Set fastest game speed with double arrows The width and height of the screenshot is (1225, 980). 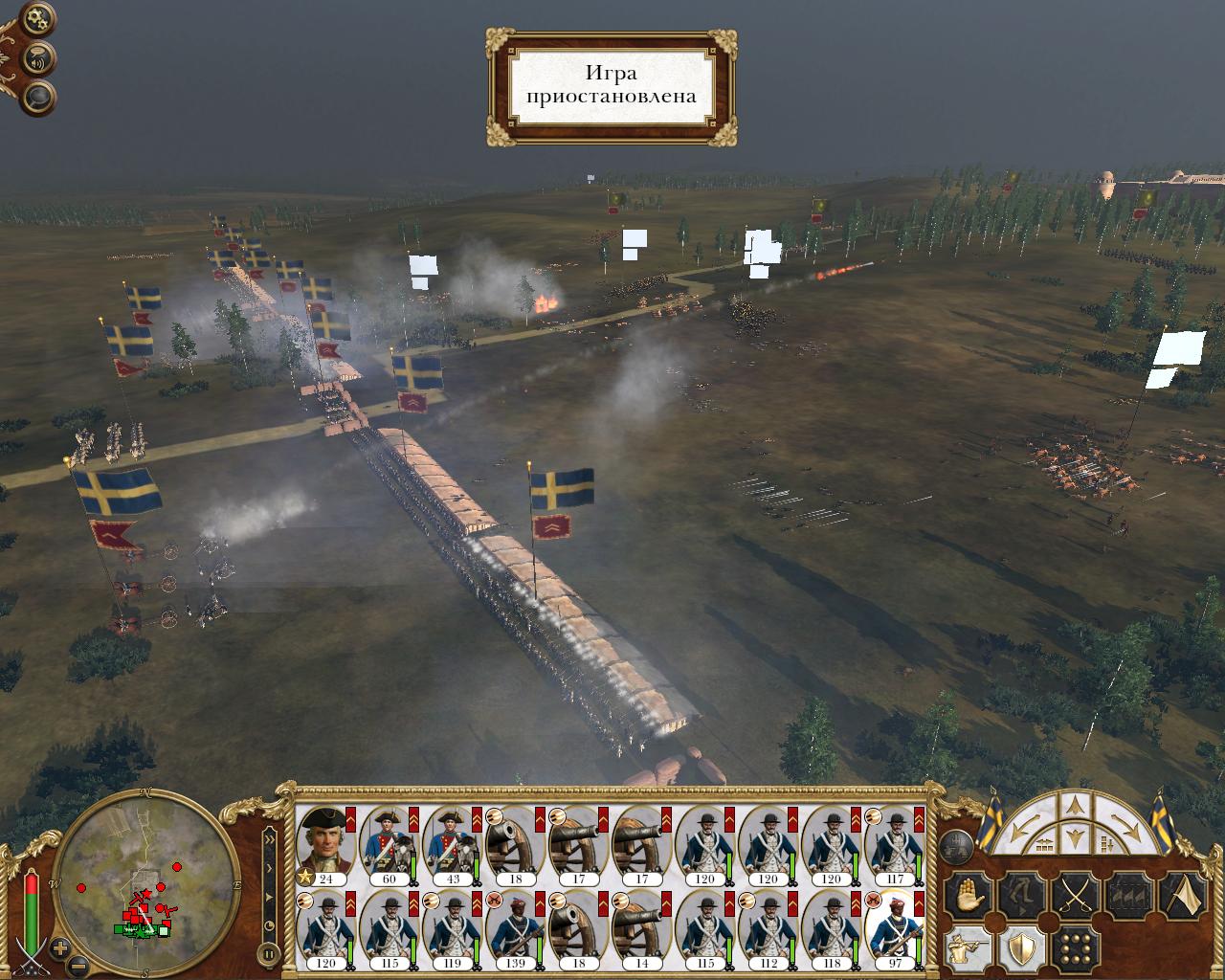click(269, 840)
